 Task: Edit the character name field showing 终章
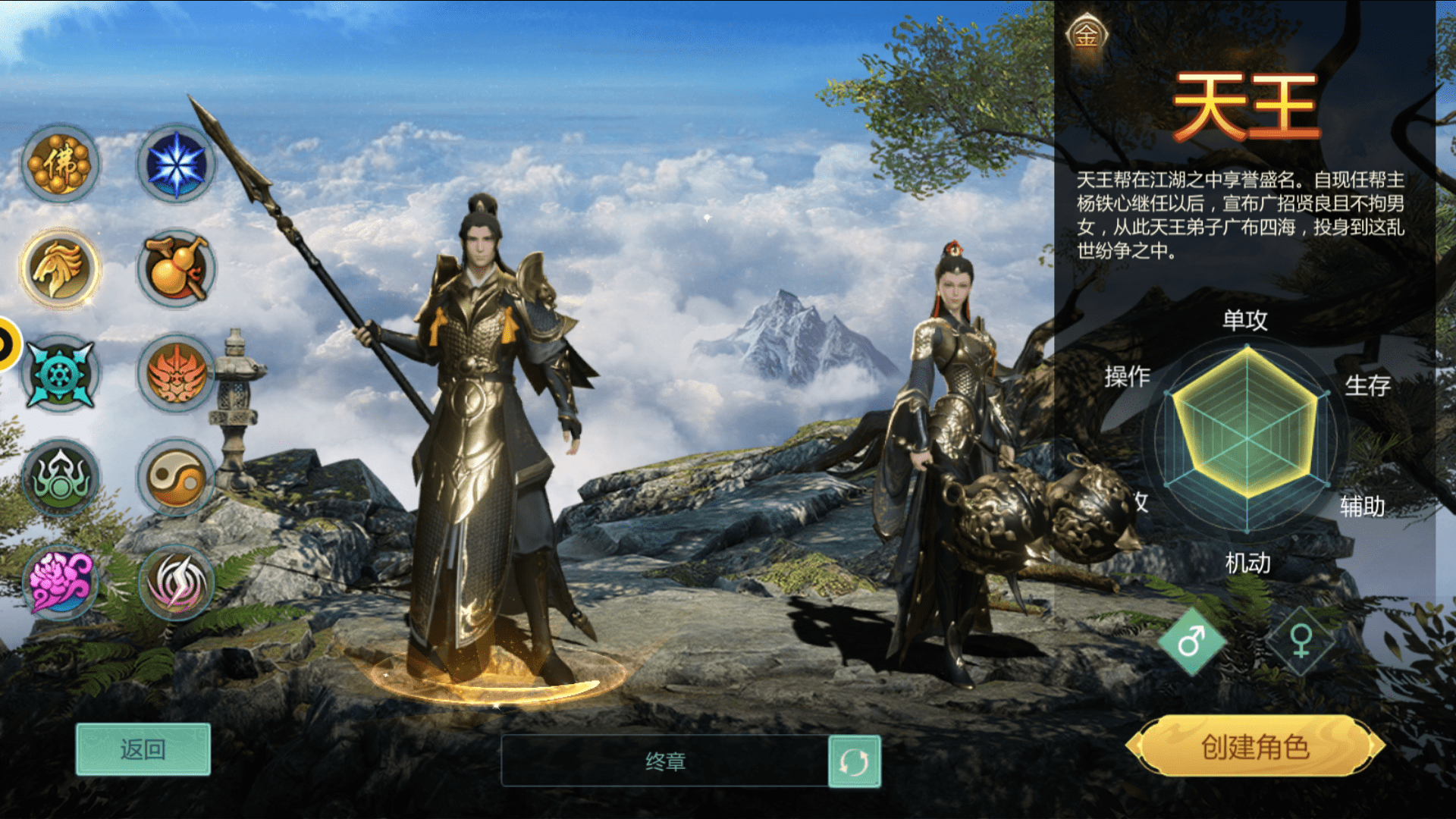664,761
